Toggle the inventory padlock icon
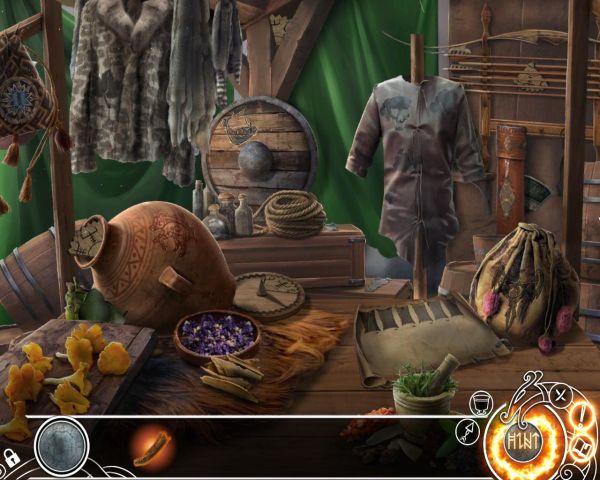The width and height of the screenshot is (600, 480). tap(11, 458)
